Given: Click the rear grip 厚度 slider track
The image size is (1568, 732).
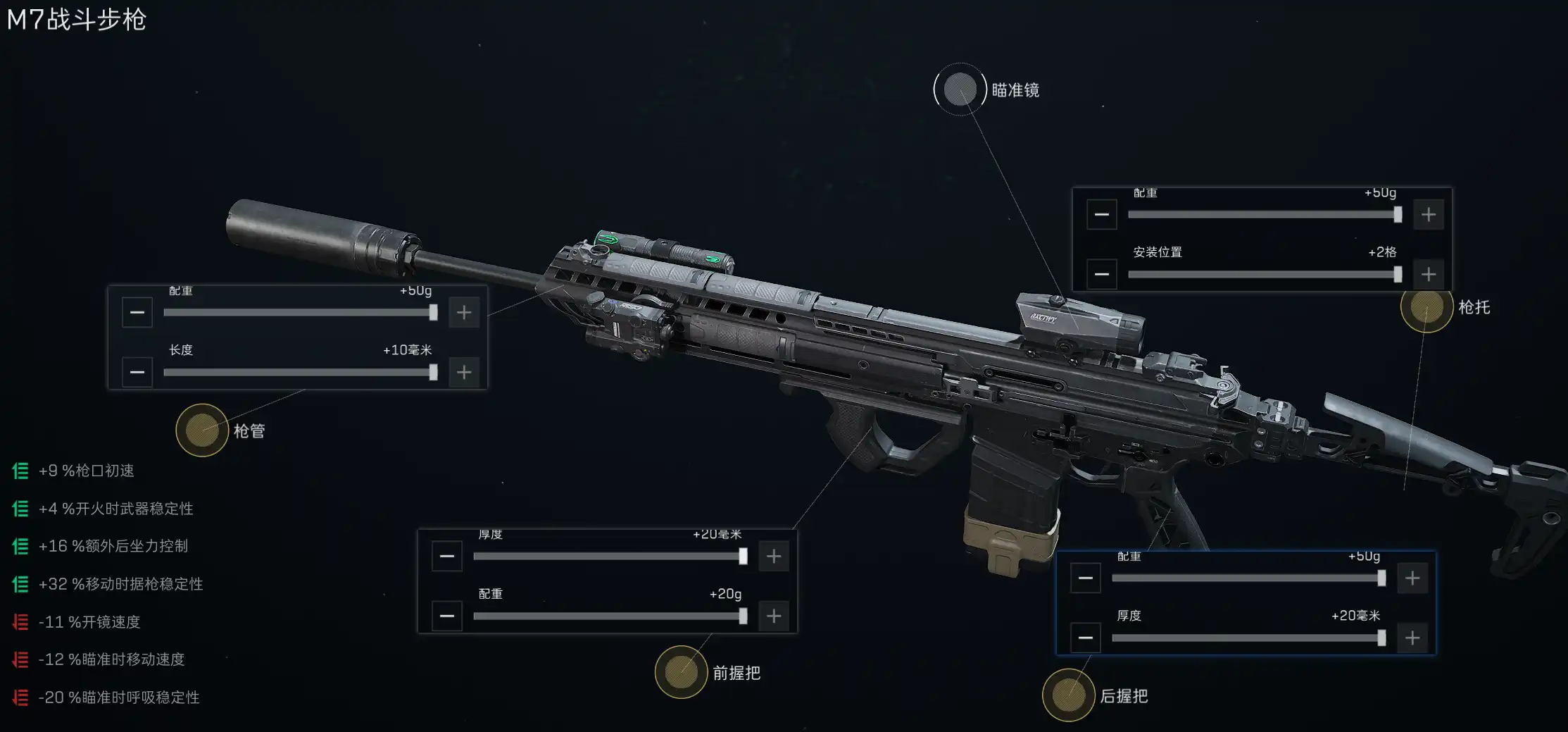Looking at the screenshot, I should [1248, 638].
